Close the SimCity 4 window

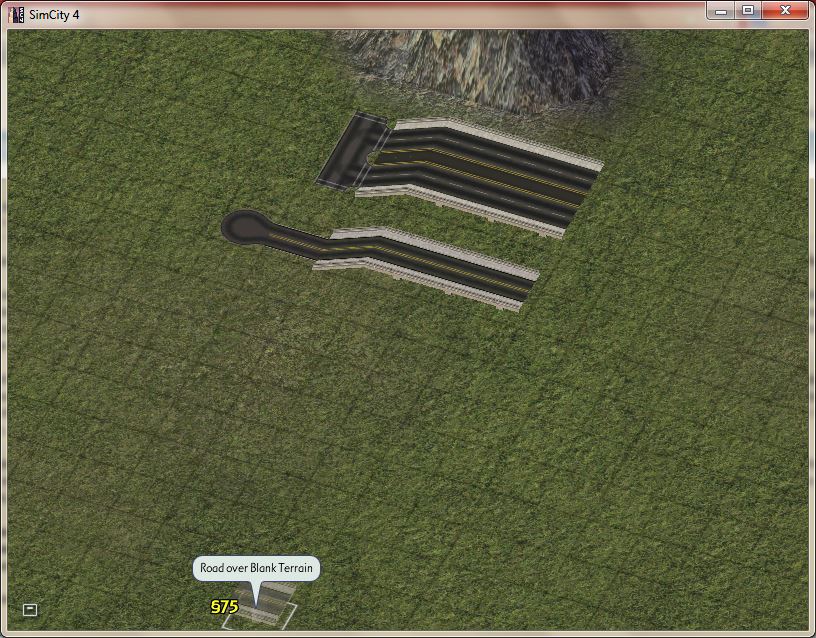[784, 10]
